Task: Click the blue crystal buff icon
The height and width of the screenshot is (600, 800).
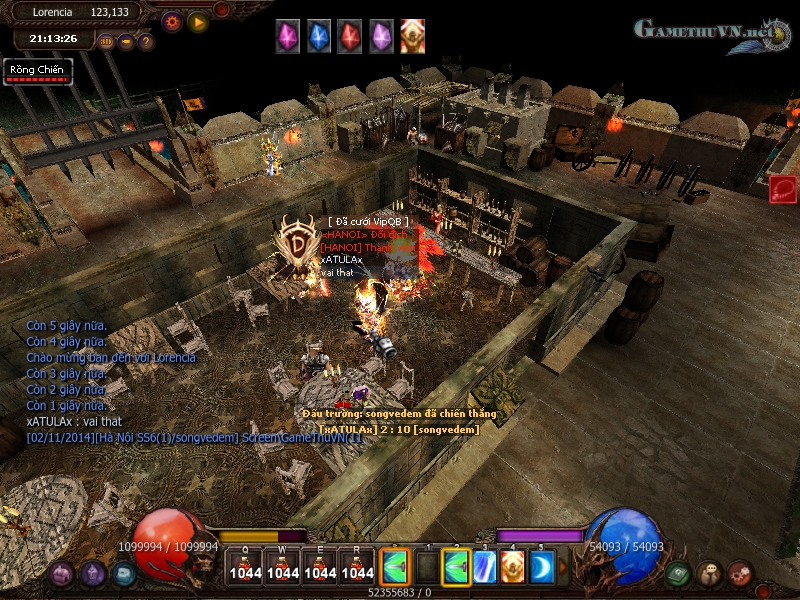Action: coord(319,36)
